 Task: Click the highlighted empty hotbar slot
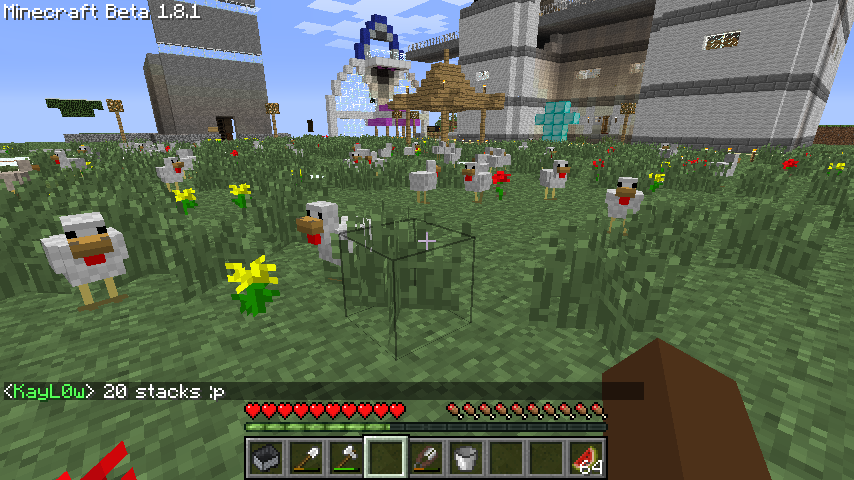click(x=385, y=458)
